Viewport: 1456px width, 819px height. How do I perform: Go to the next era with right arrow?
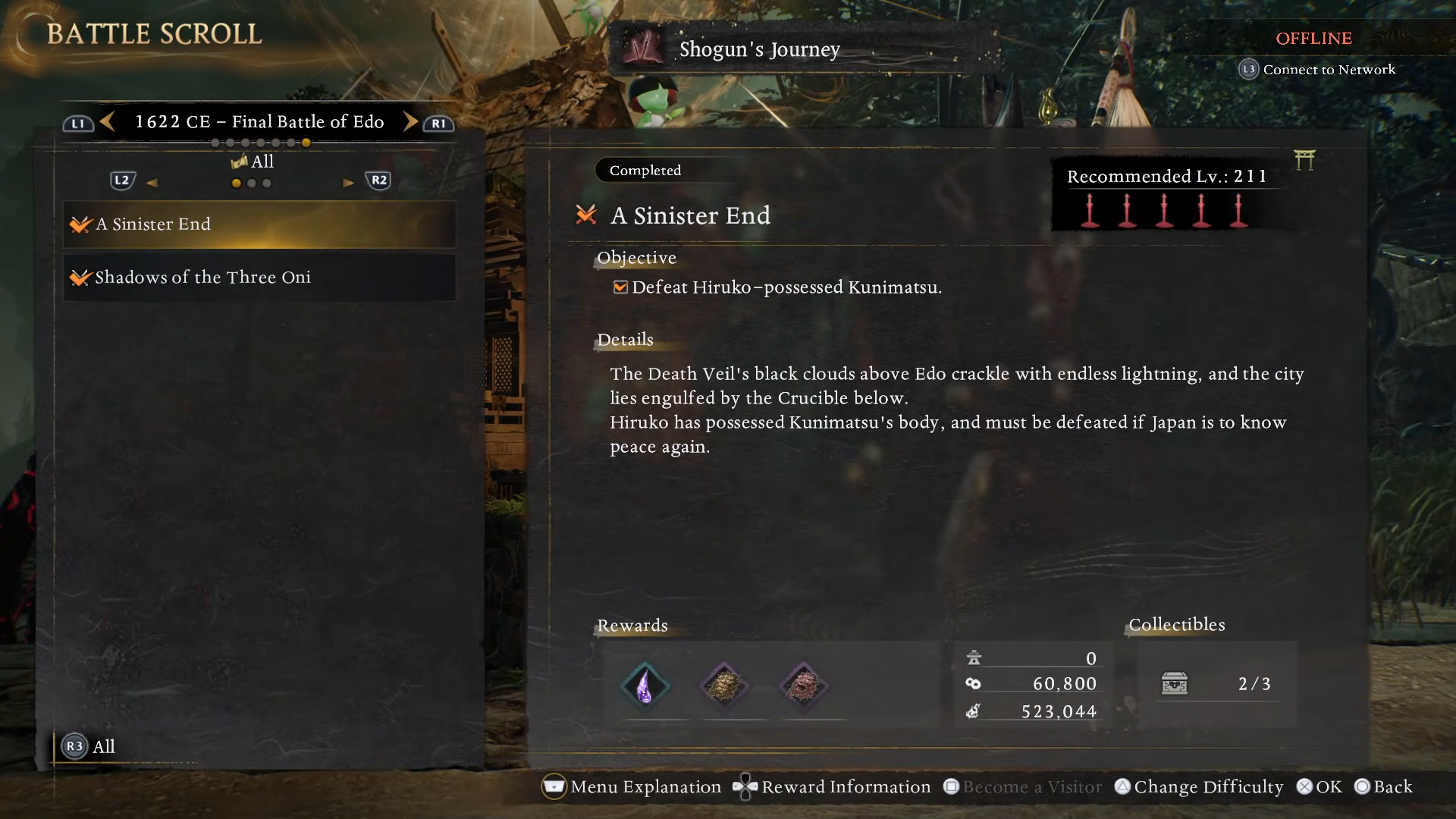[x=410, y=121]
